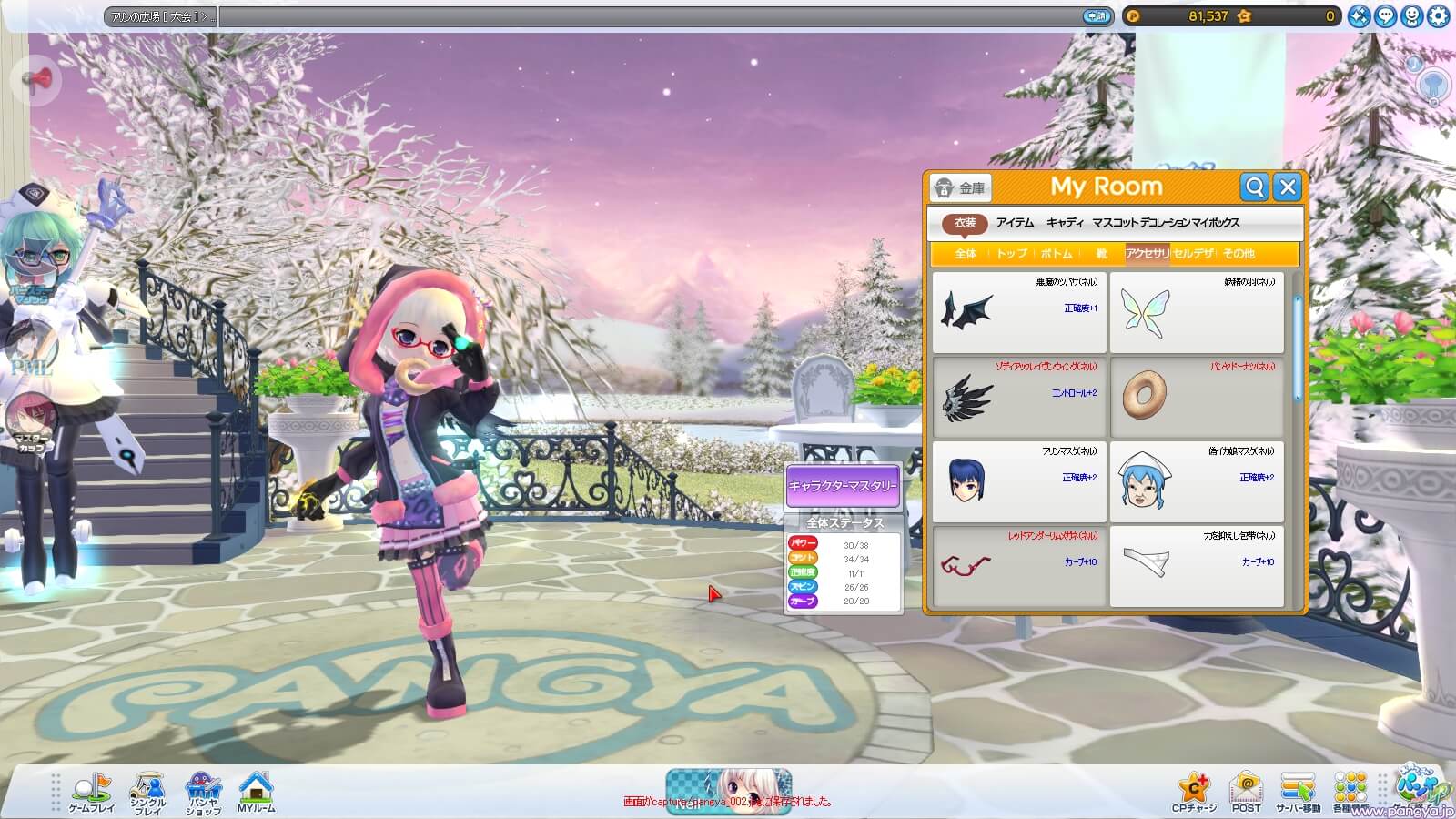Show the 全体 clothing category
Viewport: 1456px width, 819px height.
[x=966, y=254]
